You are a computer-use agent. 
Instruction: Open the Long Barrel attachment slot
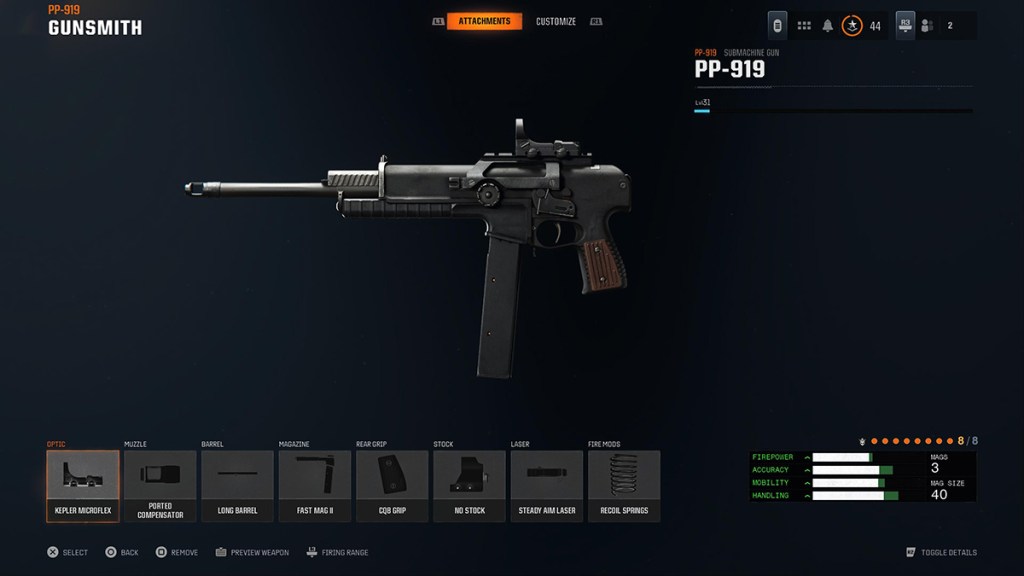tap(238, 486)
